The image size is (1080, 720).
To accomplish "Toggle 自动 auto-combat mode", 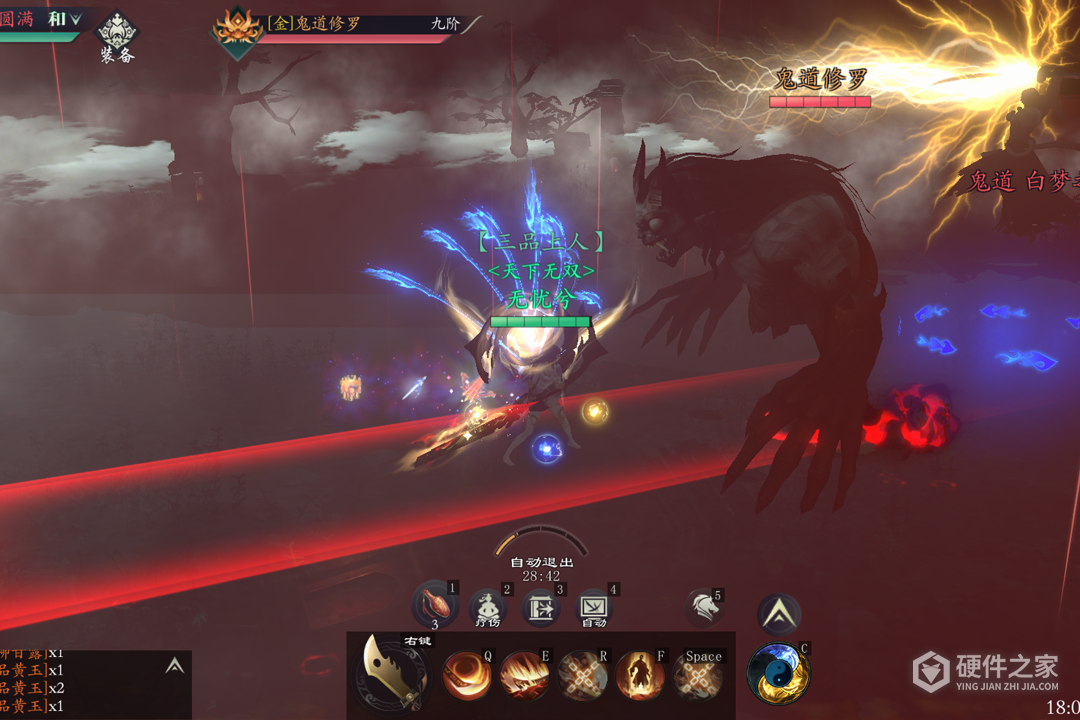I will point(594,608).
